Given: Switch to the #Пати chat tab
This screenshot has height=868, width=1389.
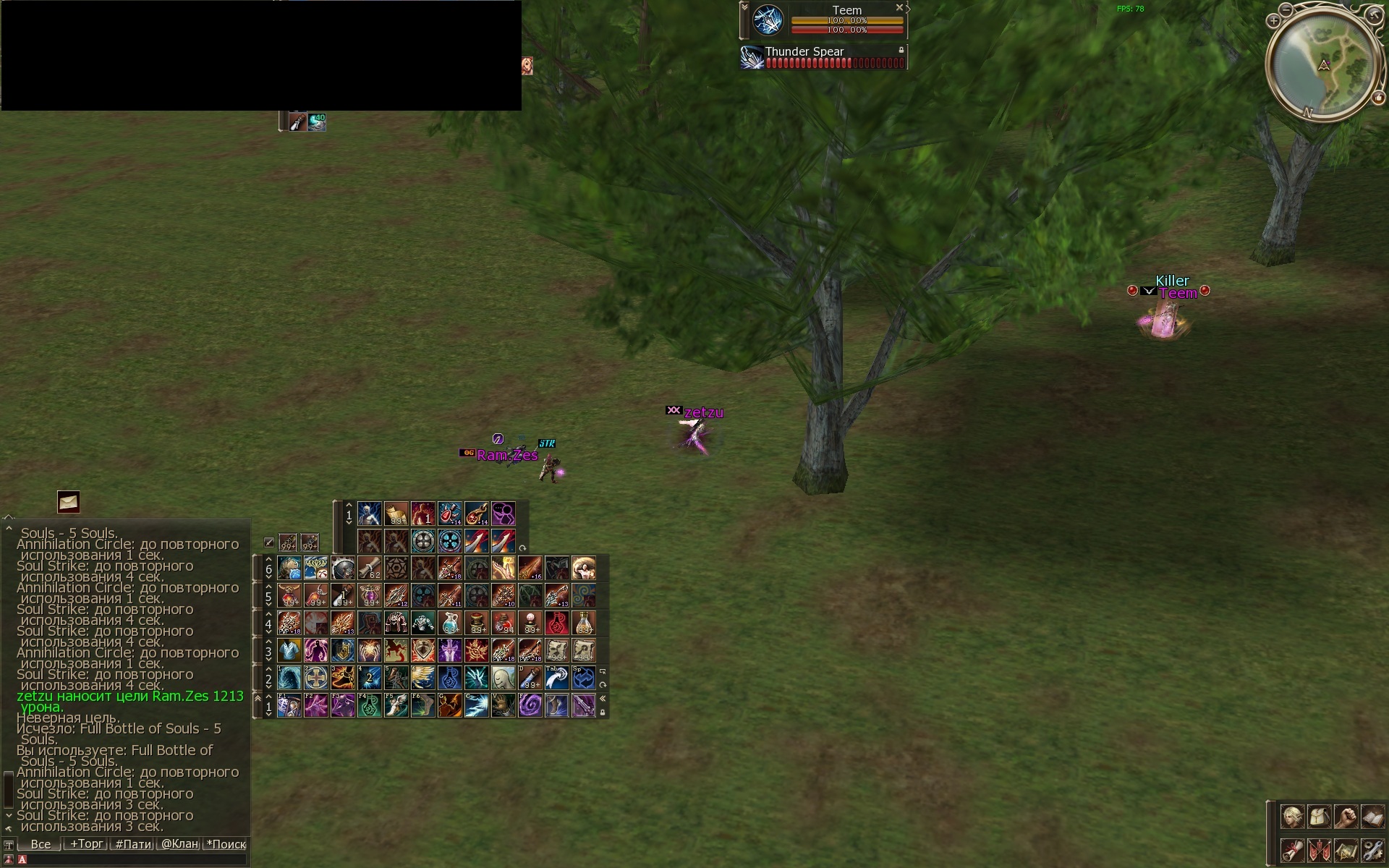Looking at the screenshot, I should [x=133, y=844].
